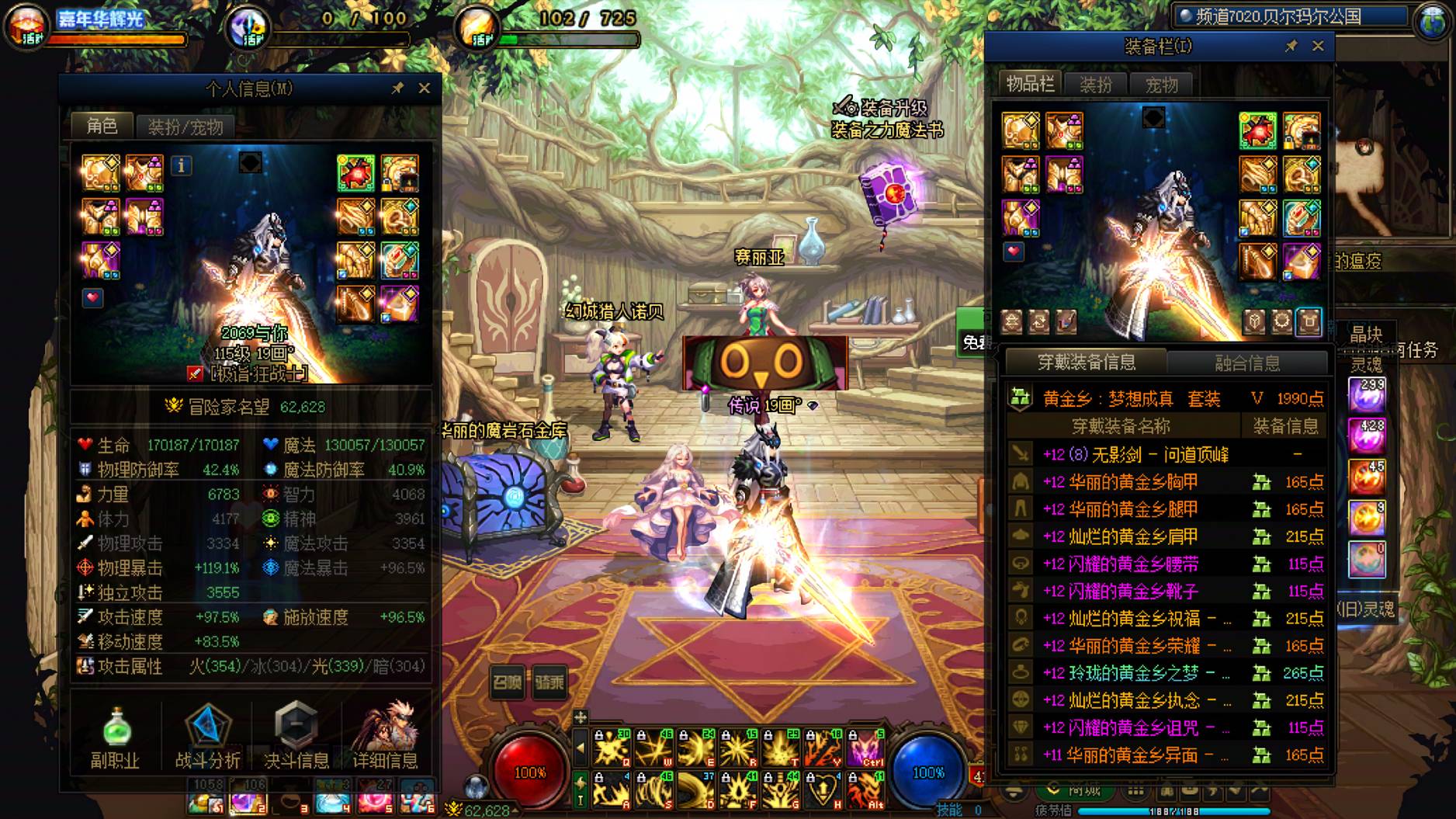Switch to 融合信息 fusion info tab
This screenshot has height=819, width=1456.
(x=1246, y=363)
